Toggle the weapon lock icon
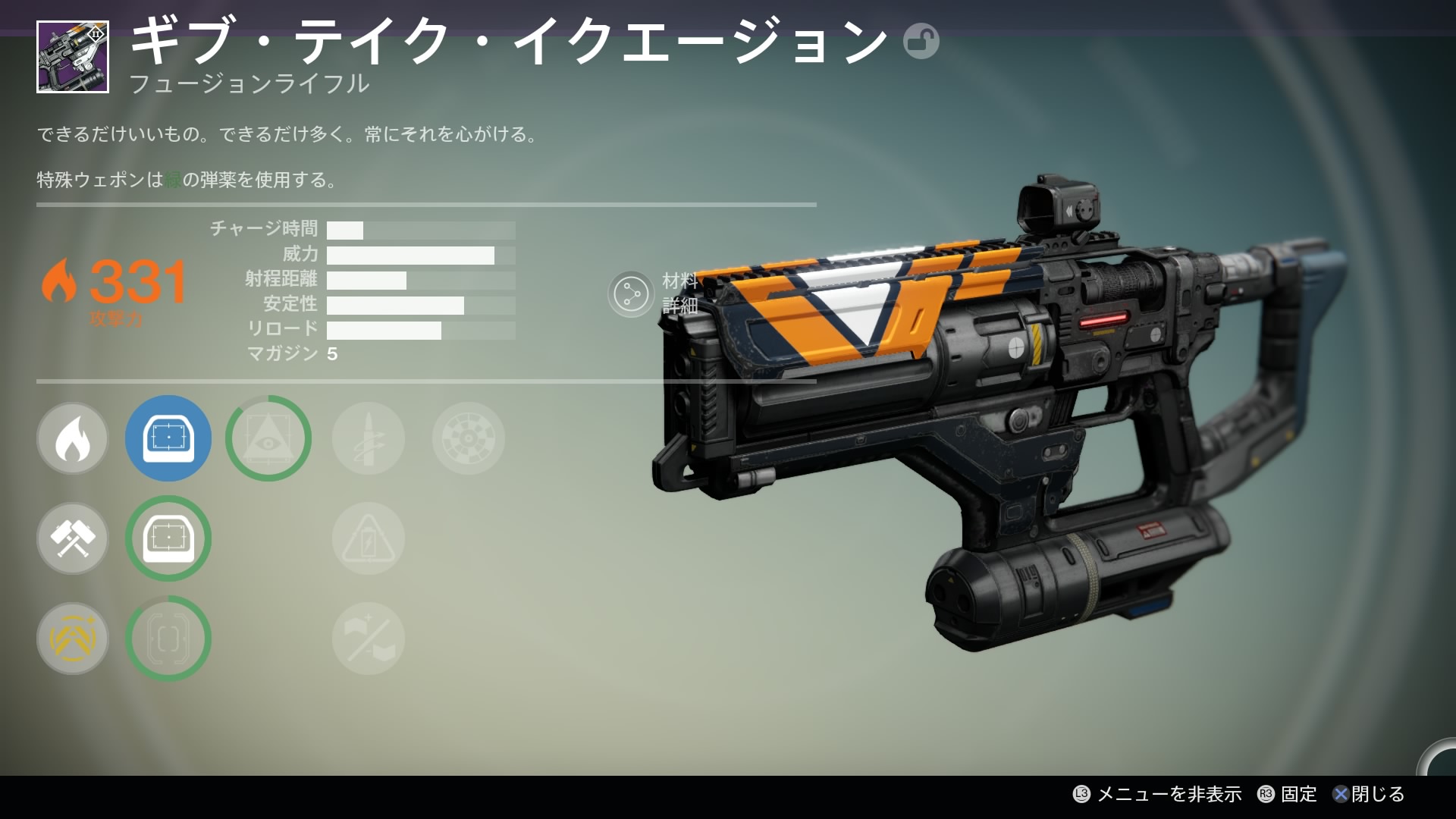The height and width of the screenshot is (819, 1456). [x=921, y=41]
